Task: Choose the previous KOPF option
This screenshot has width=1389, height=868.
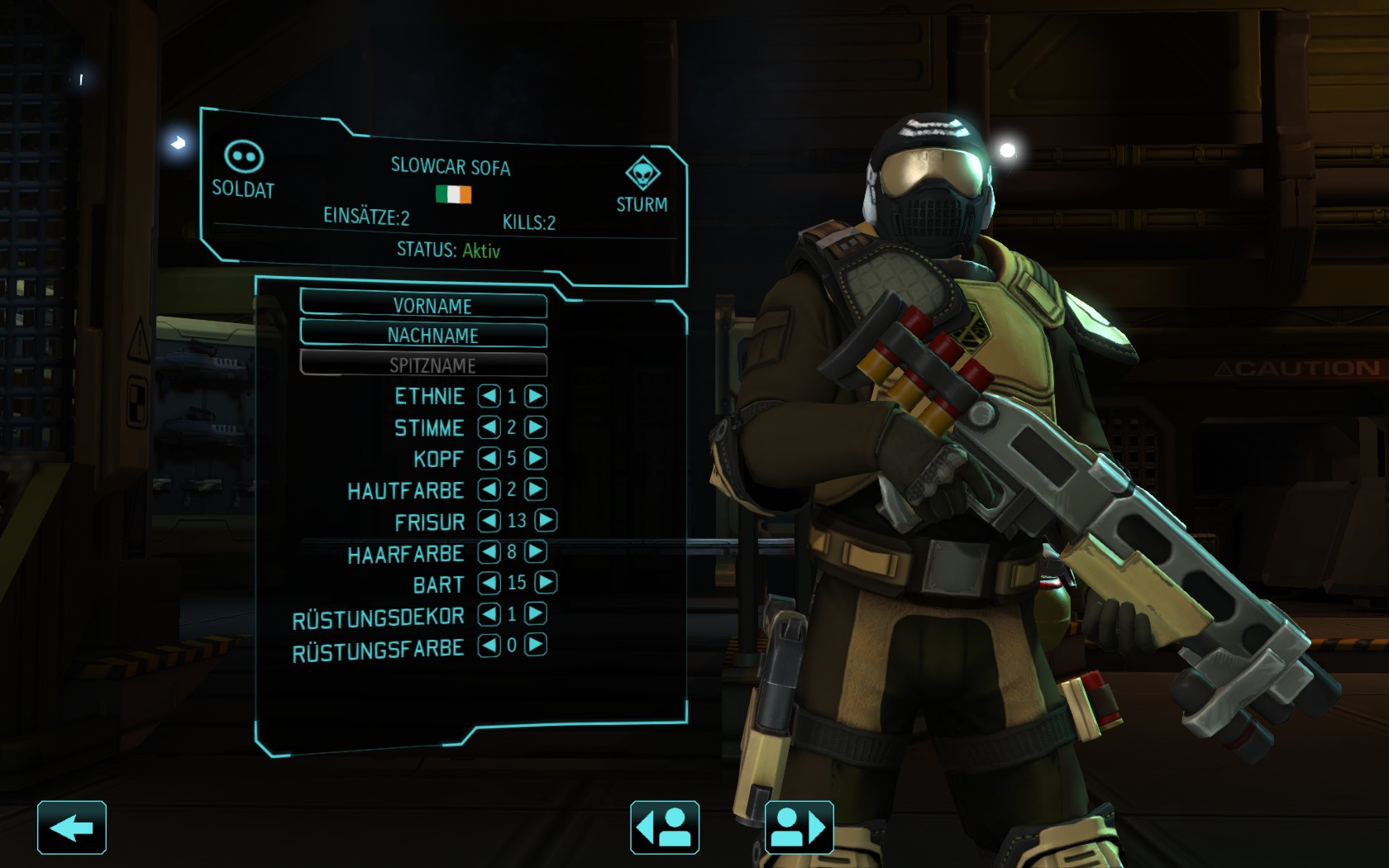Action: 489,458
